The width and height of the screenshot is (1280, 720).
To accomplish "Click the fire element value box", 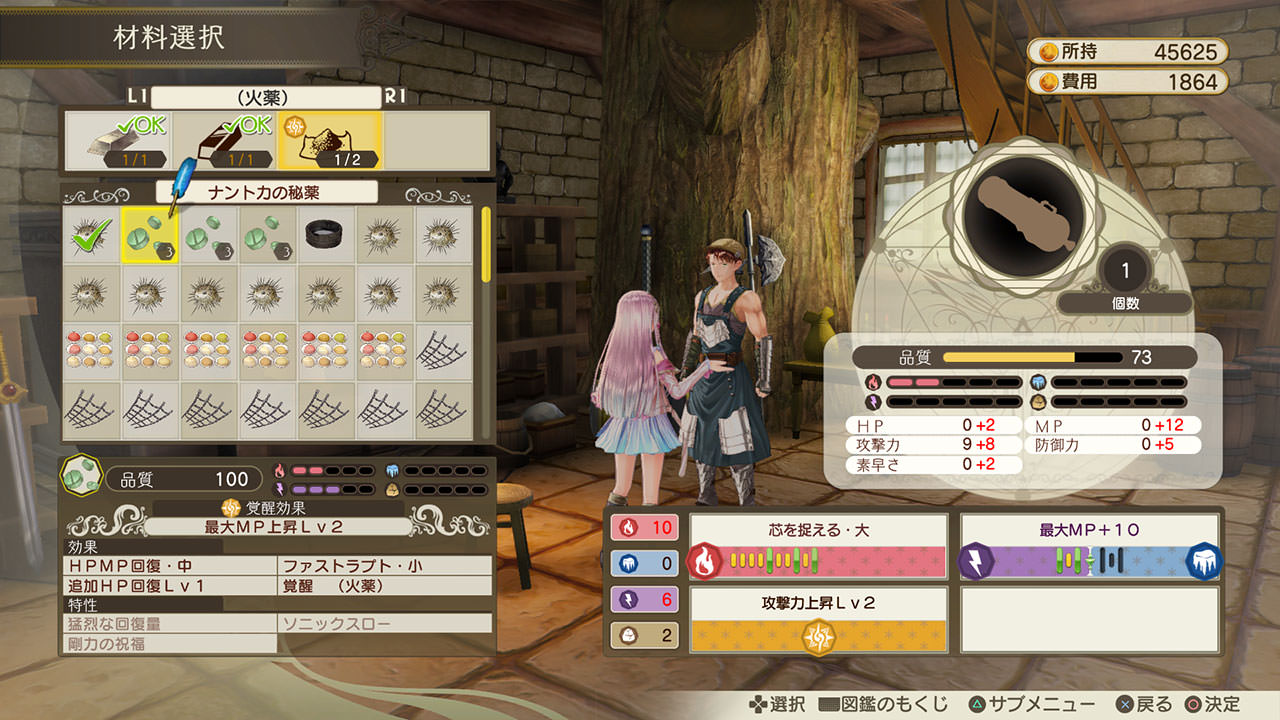I will point(644,527).
